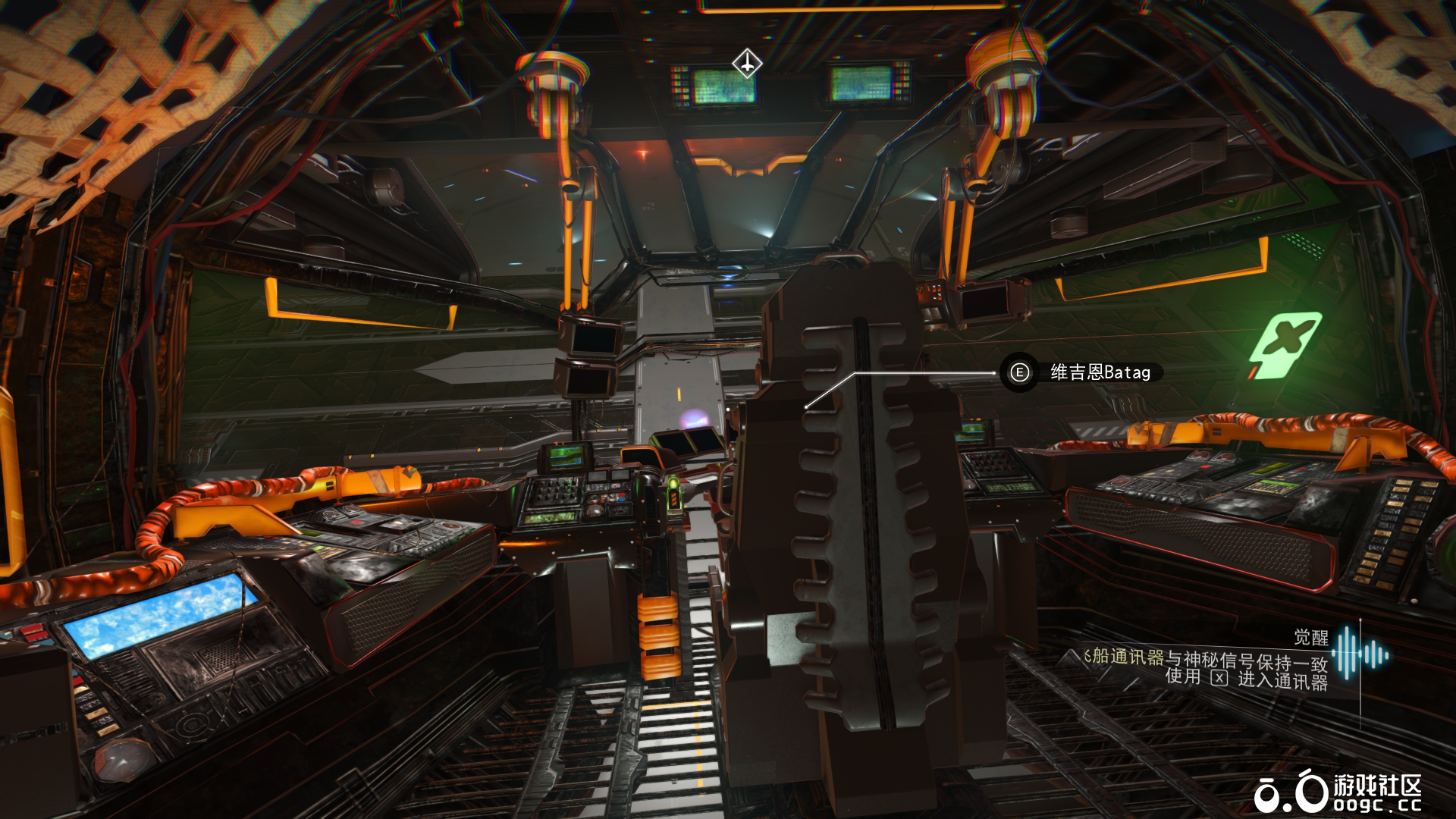Click the 游戏社区 oogc.cc watermark logo
1456x819 pixels.
(1338, 792)
